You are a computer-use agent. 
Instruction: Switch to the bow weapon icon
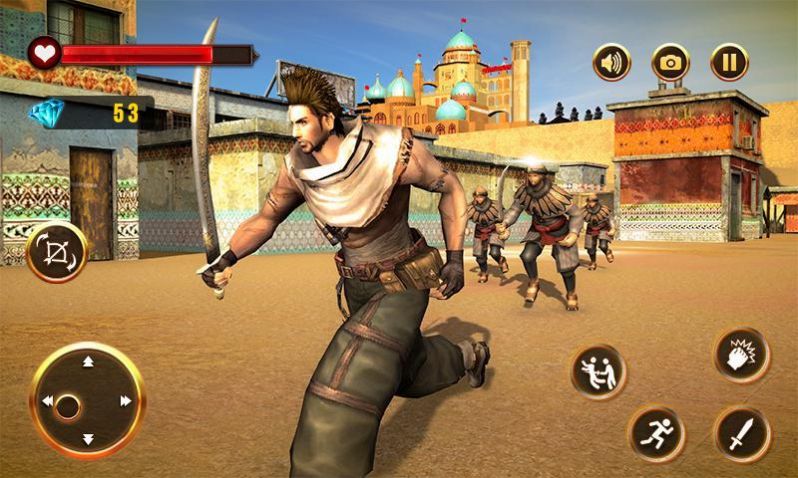tap(56, 252)
